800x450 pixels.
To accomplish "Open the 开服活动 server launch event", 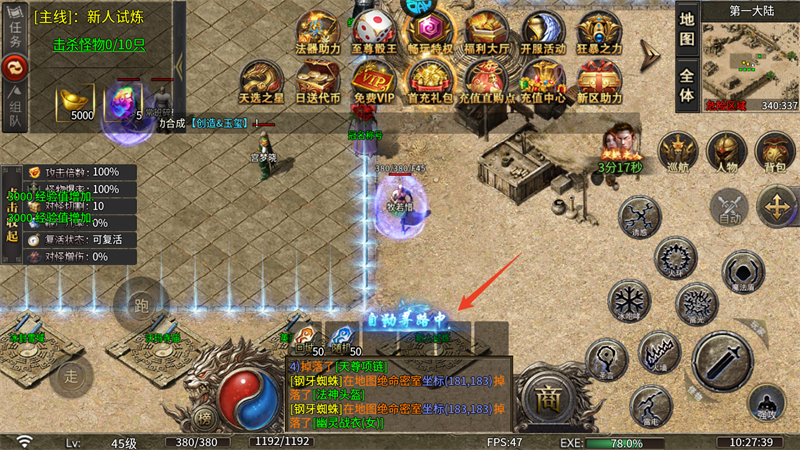I will 543,33.
